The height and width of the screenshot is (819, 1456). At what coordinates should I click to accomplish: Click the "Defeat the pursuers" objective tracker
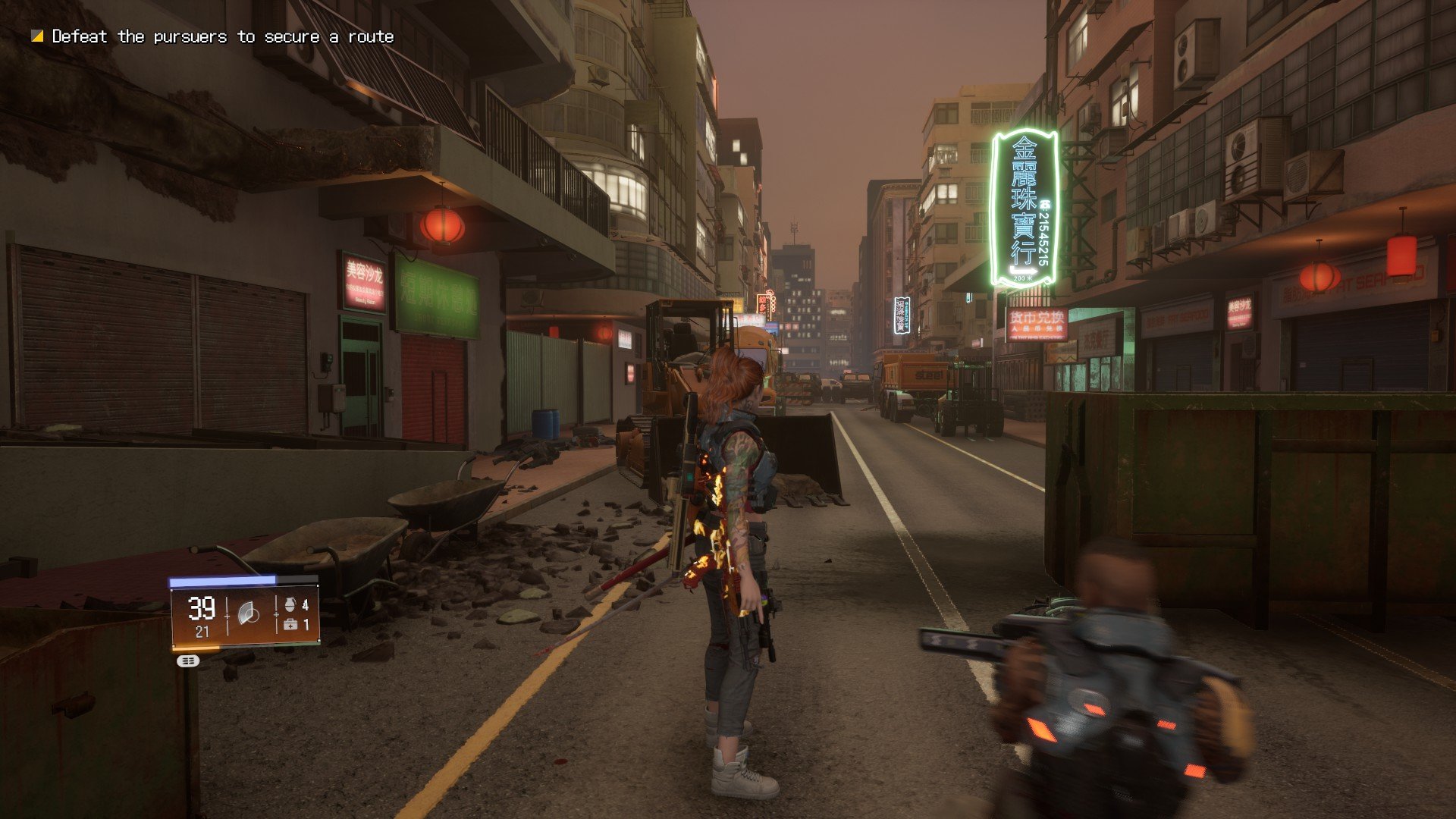tap(214, 36)
